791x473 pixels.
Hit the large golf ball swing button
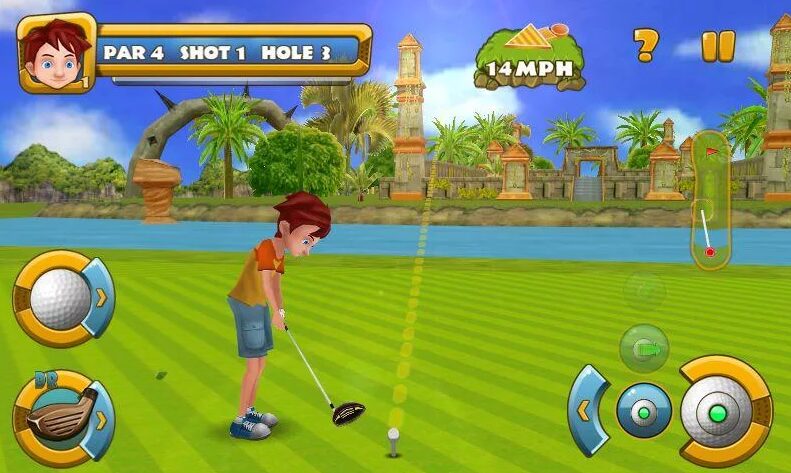[720, 411]
